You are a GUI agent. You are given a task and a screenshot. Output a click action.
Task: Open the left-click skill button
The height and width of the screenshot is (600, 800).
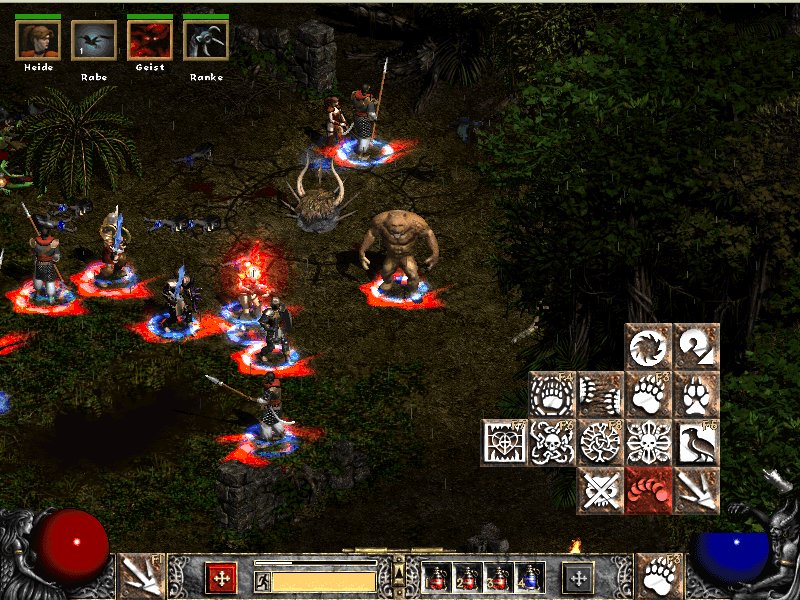coord(140,576)
